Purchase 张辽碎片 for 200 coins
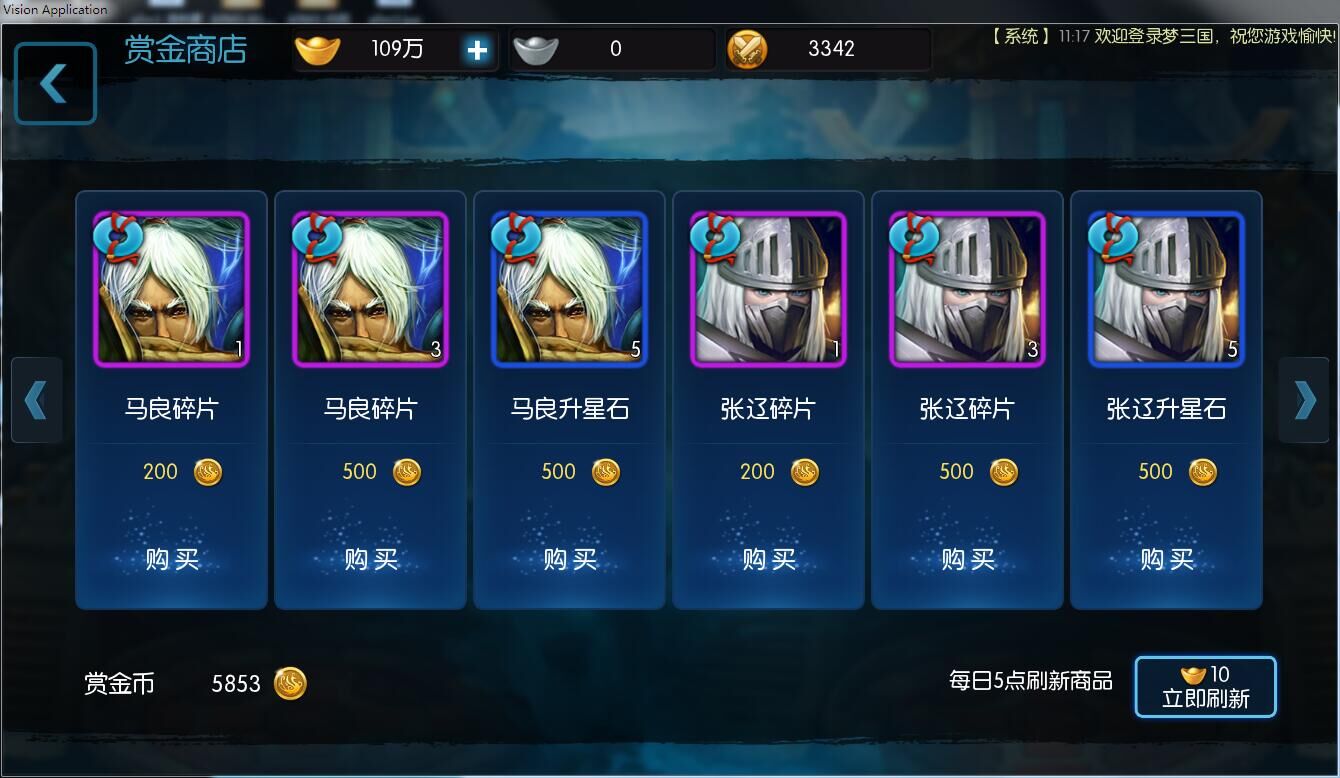The image size is (1340, 778). [768, 559]
